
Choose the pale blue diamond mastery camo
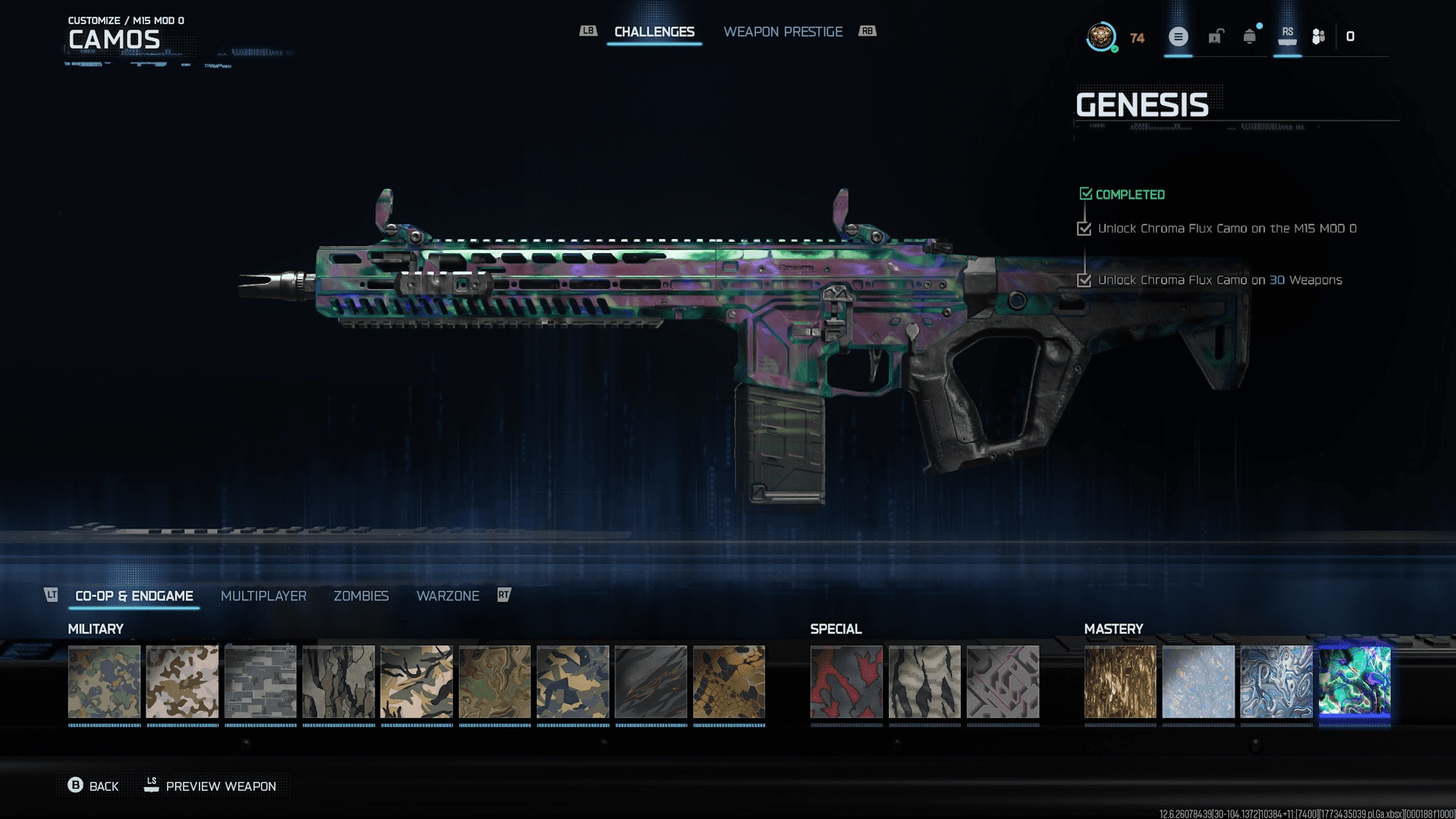click(x=1198, y=682)
